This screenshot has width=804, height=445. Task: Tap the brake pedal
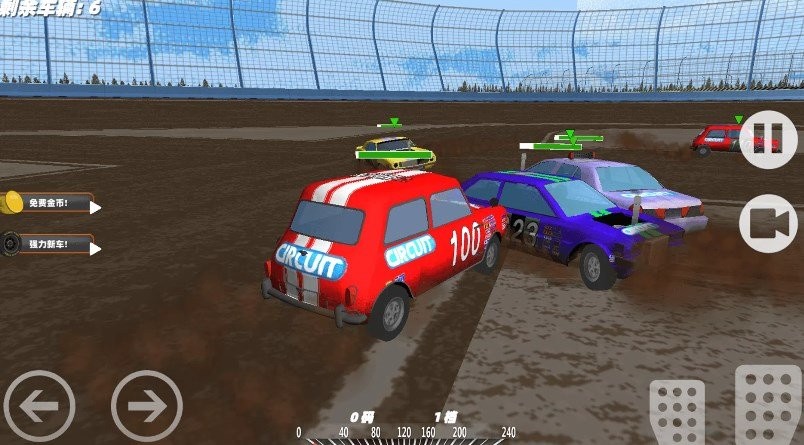(x=677, y=412)
